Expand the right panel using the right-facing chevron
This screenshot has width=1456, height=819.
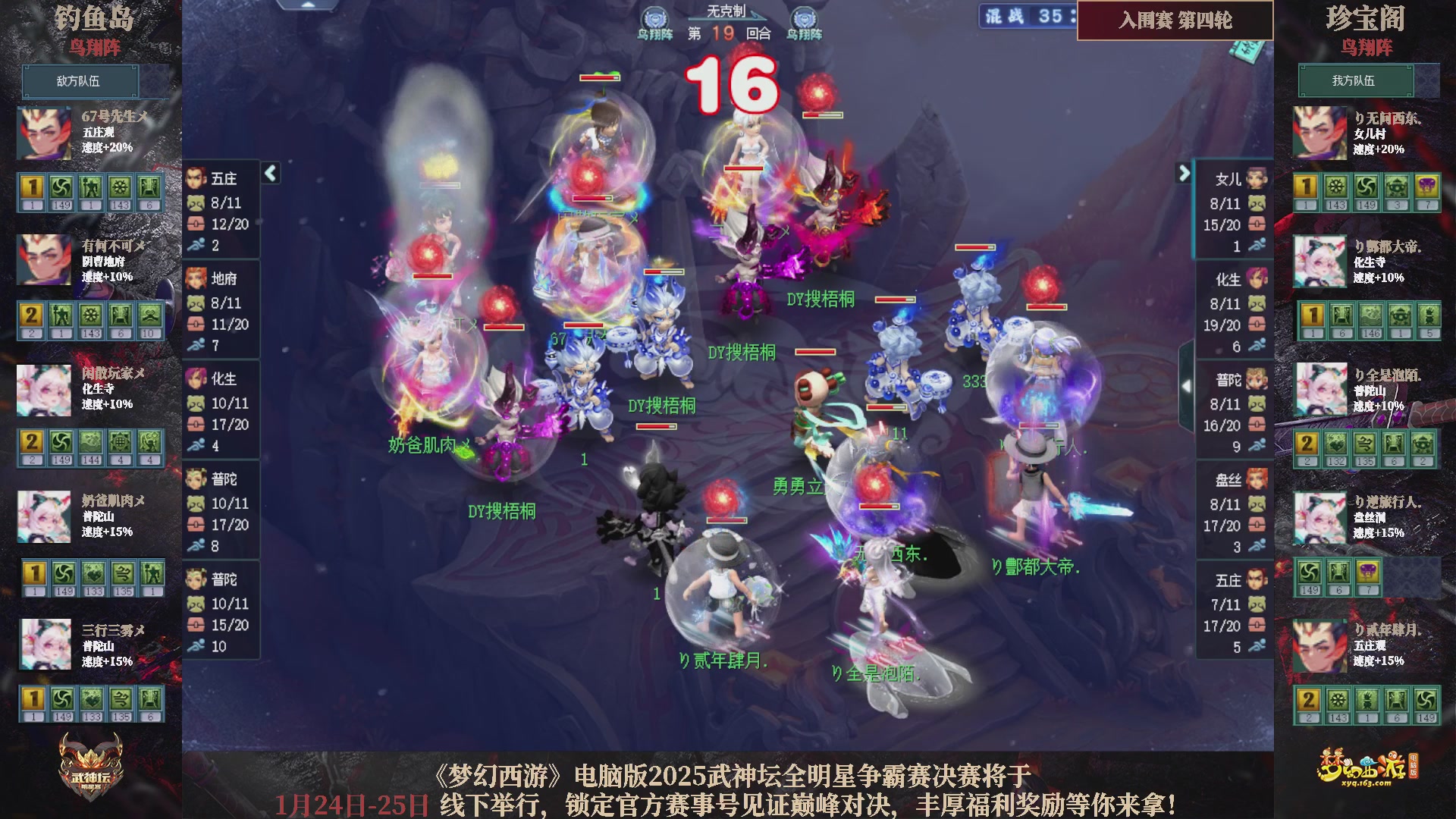(x=1183, y=173)
